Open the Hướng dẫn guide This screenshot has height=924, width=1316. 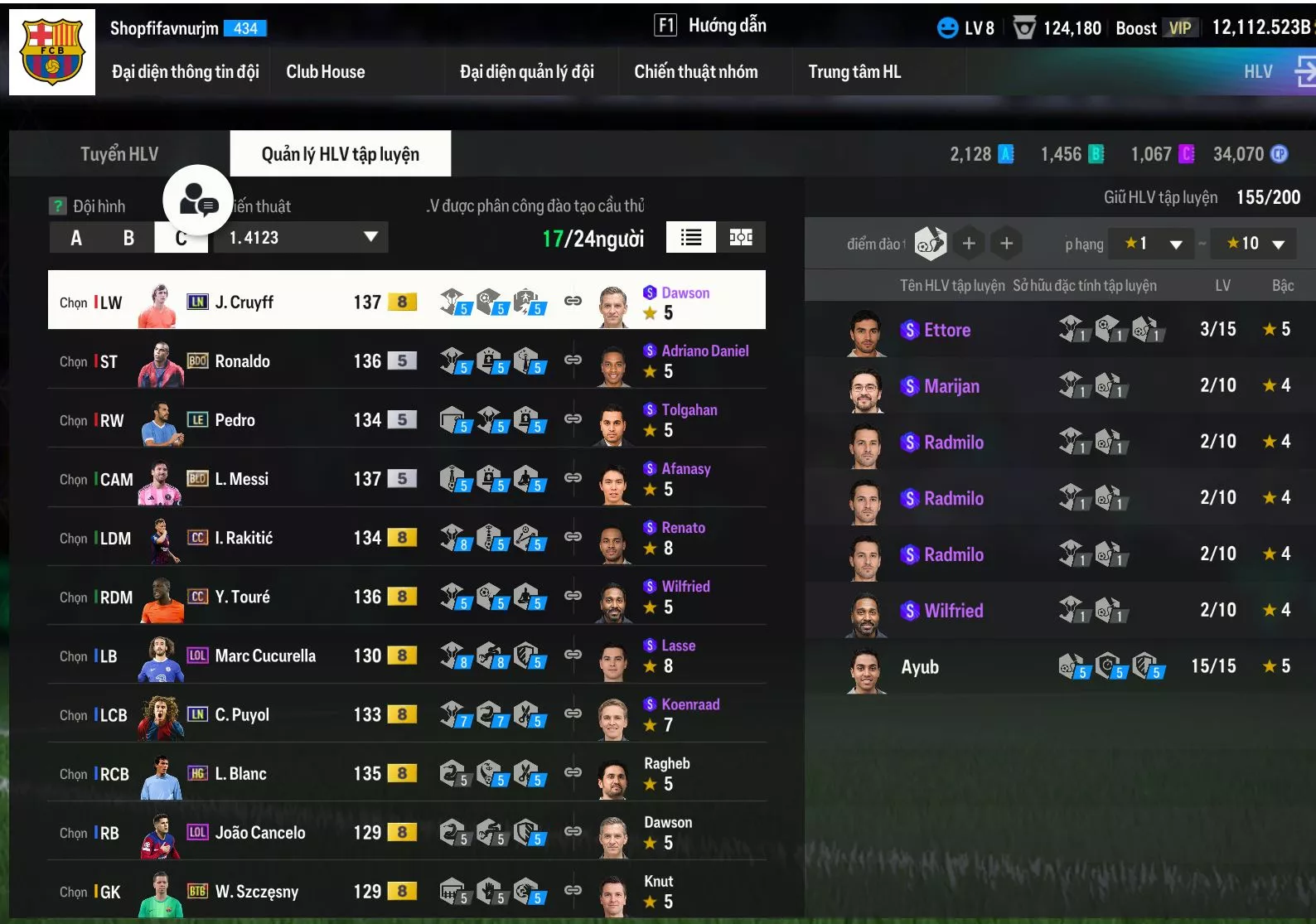coord(711,26)
